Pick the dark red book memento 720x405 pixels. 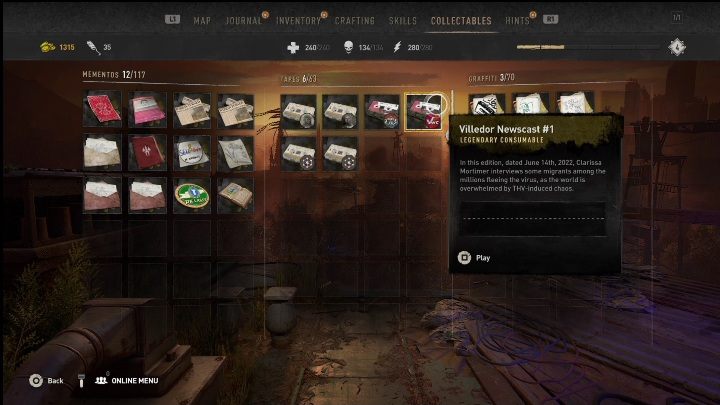(x=148, y=152)
